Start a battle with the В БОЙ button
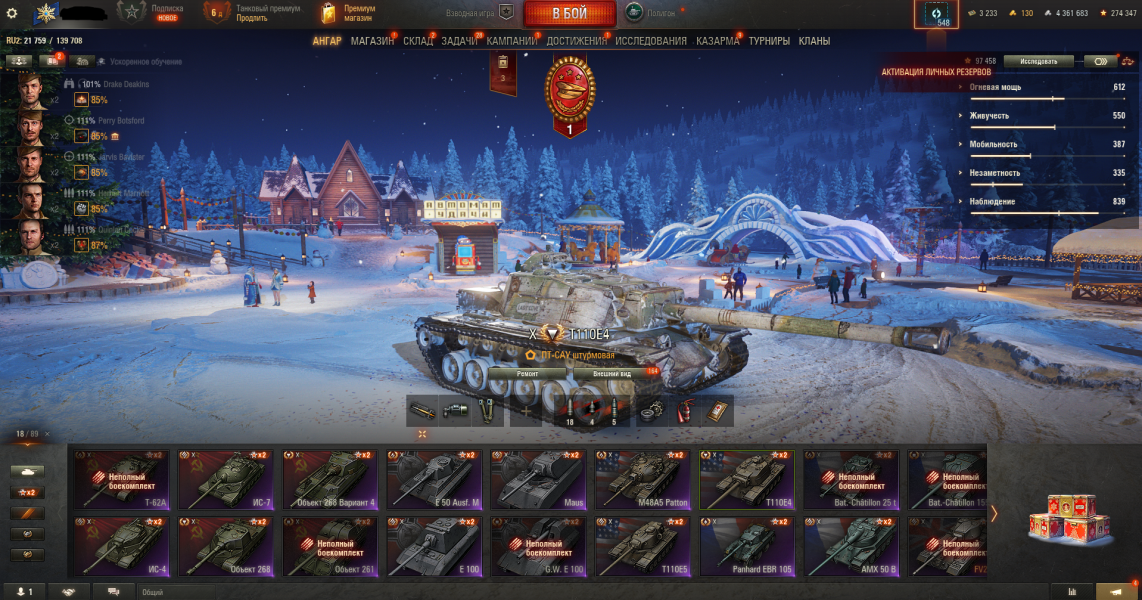The image size is (1142, 600). 569,13
